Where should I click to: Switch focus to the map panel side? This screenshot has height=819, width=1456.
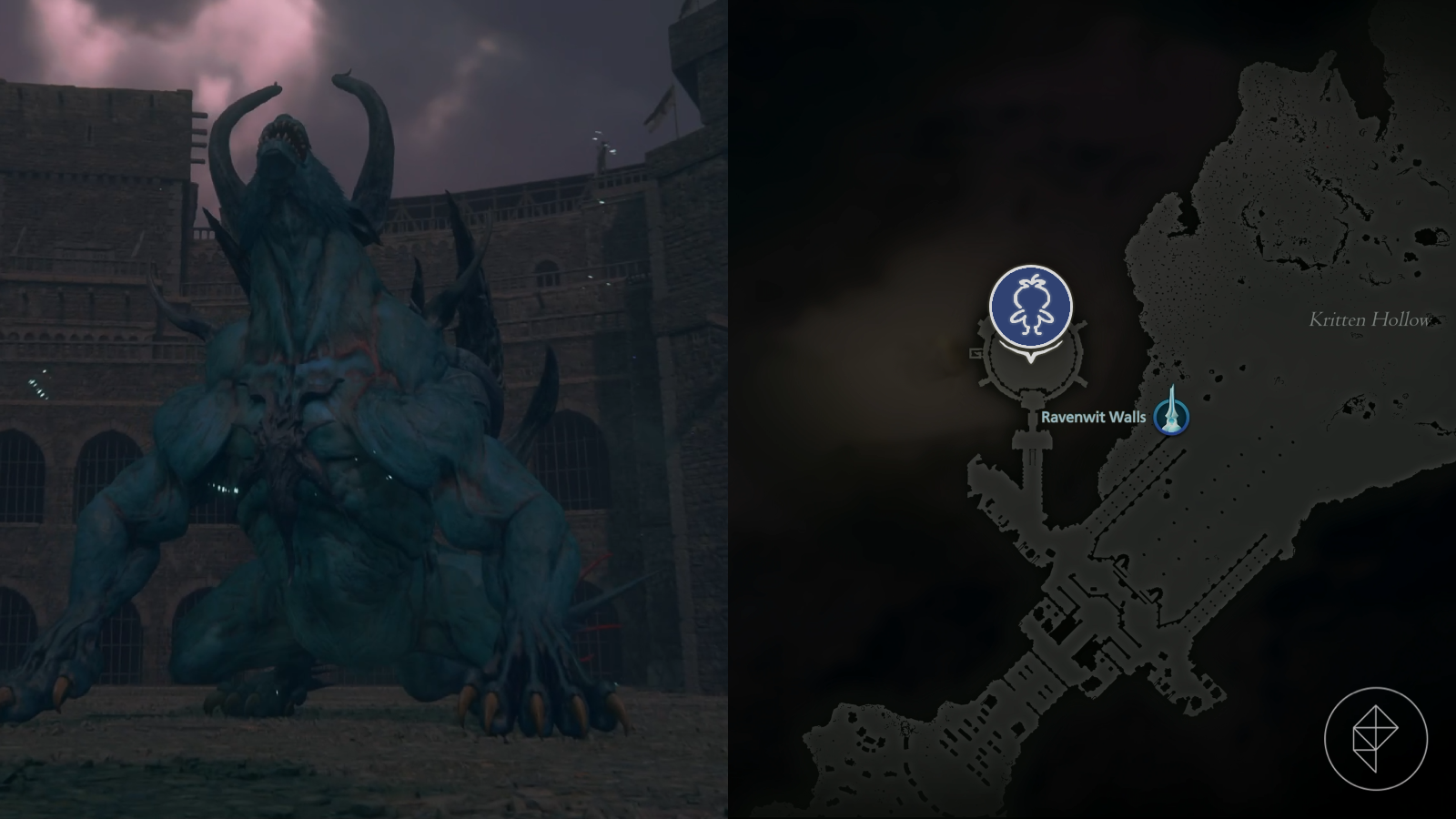(1092, 409)
